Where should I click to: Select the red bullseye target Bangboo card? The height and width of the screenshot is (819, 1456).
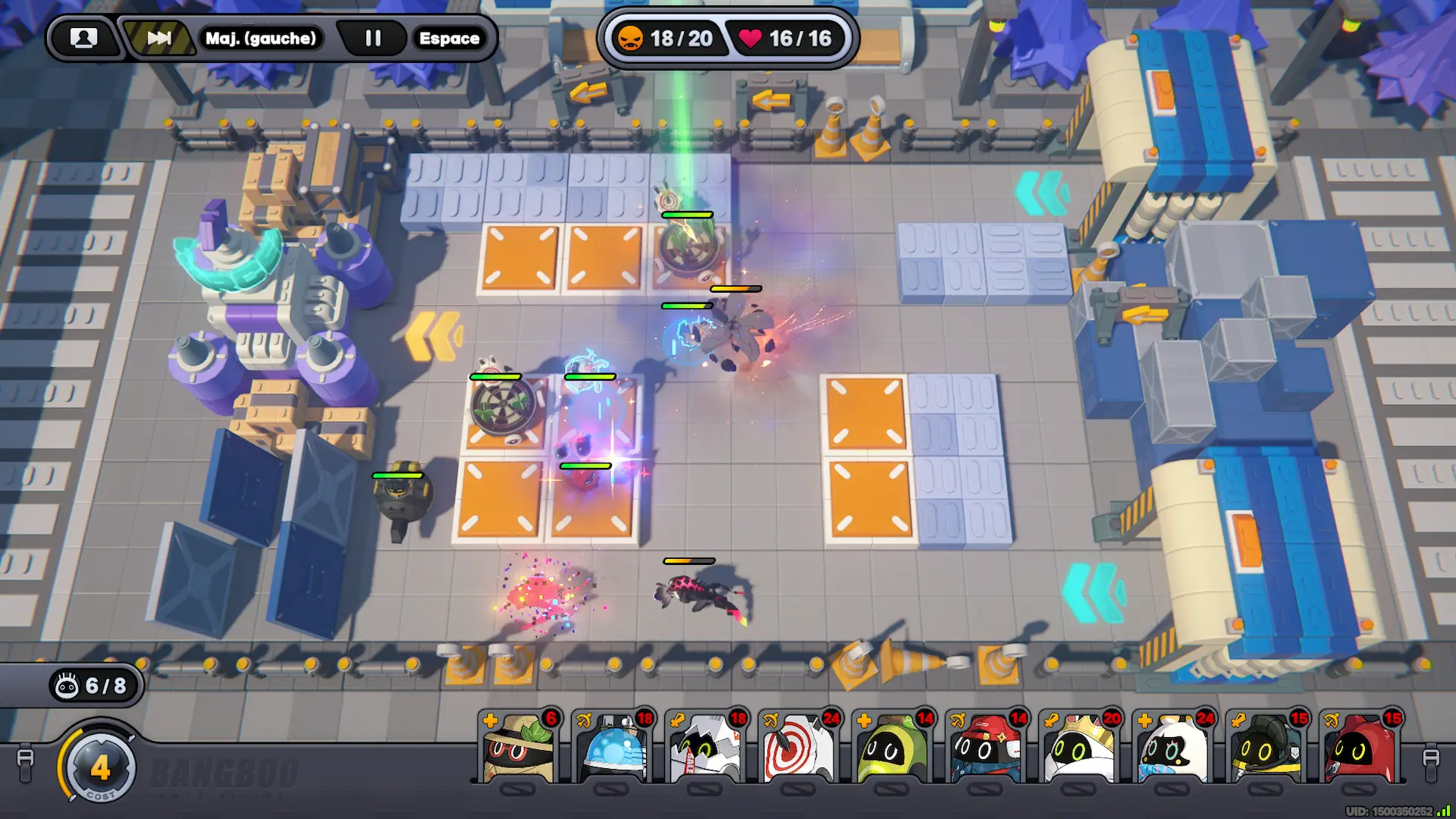tap(800, 748)
